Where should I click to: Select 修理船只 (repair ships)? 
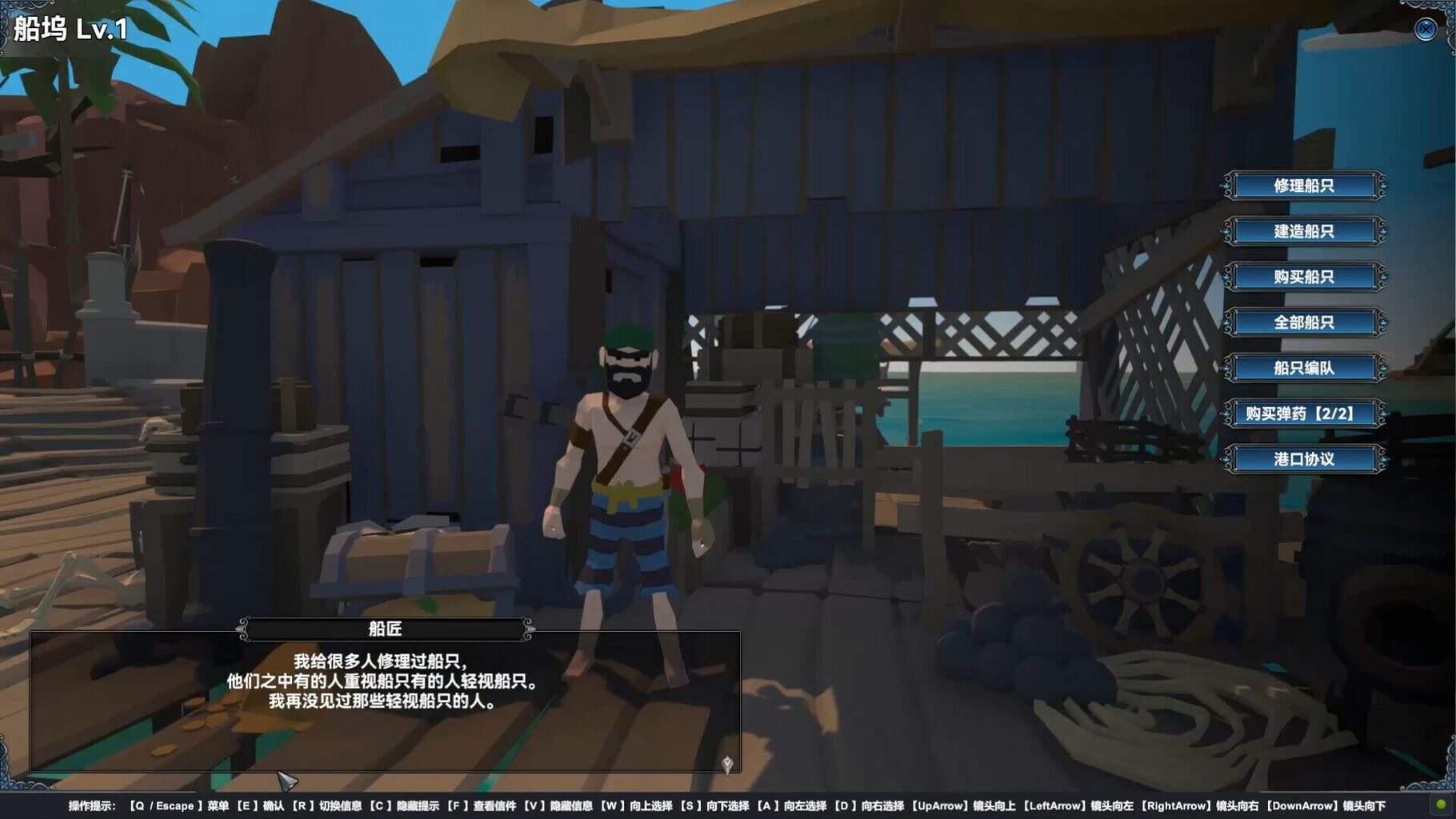tap(1304, 185)
